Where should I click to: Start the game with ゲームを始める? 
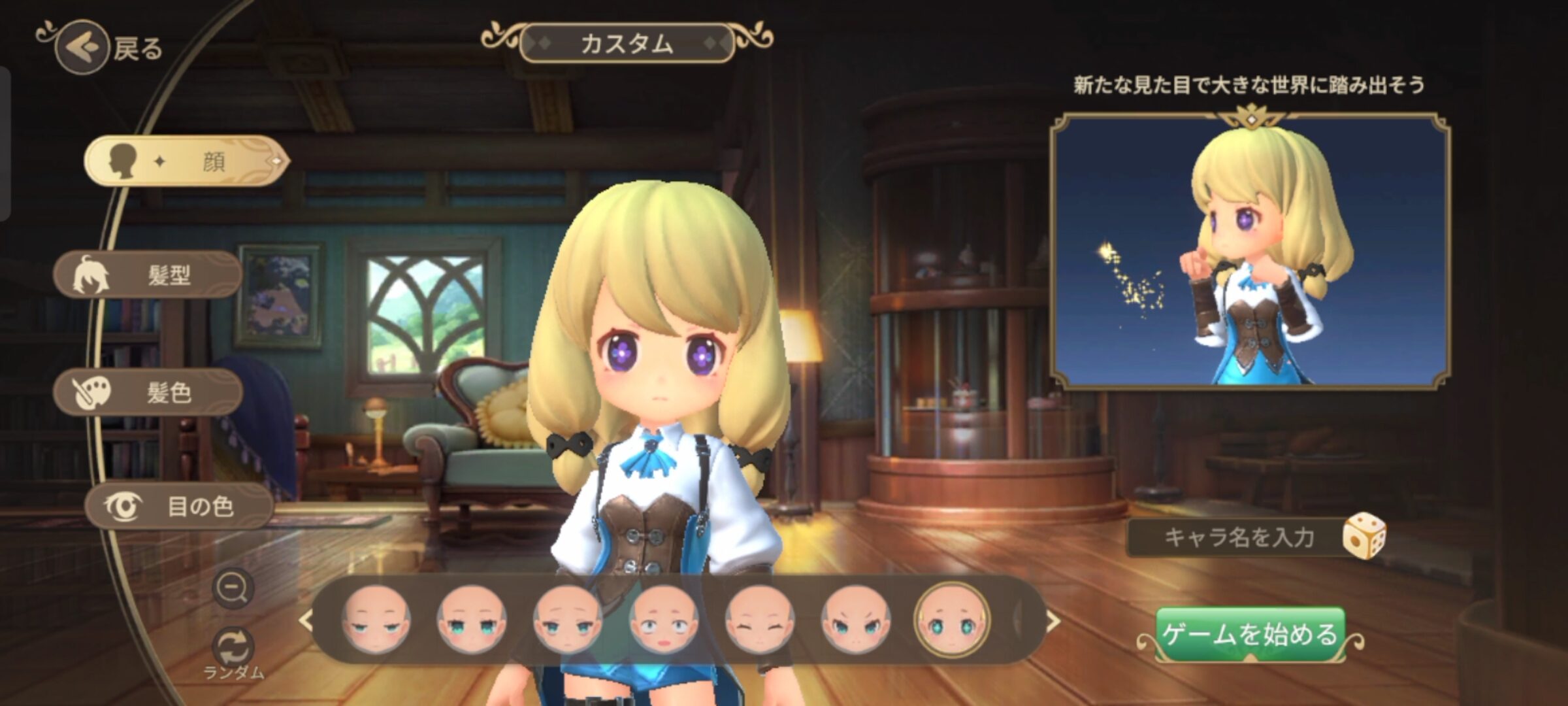[x=1250, y=634]
